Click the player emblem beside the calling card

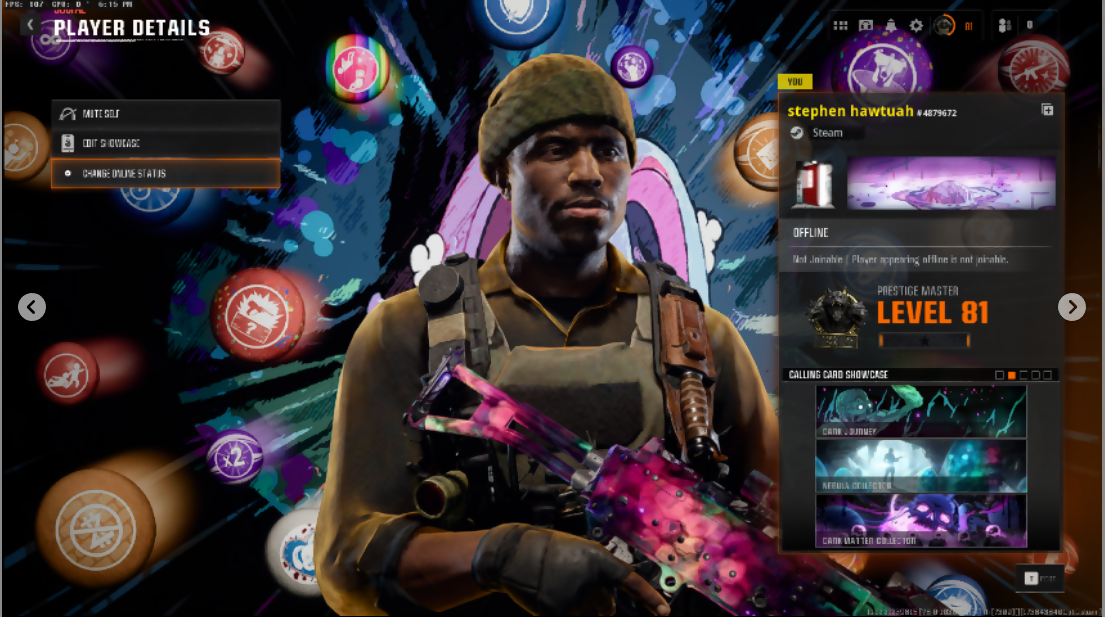coord(812,183)
